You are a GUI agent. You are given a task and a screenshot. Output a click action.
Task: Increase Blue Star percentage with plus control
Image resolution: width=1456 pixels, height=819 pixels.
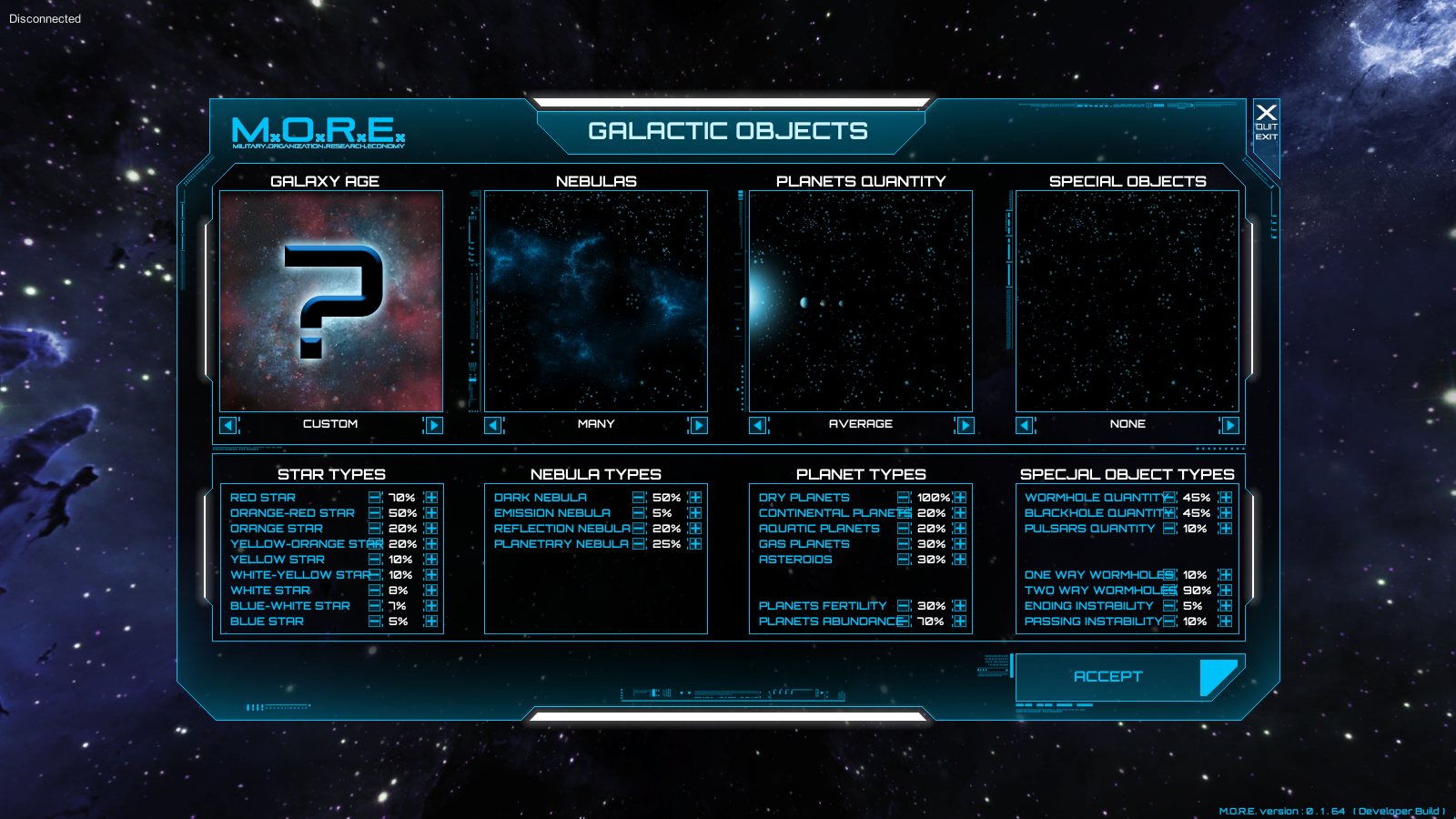pos(431,621)
